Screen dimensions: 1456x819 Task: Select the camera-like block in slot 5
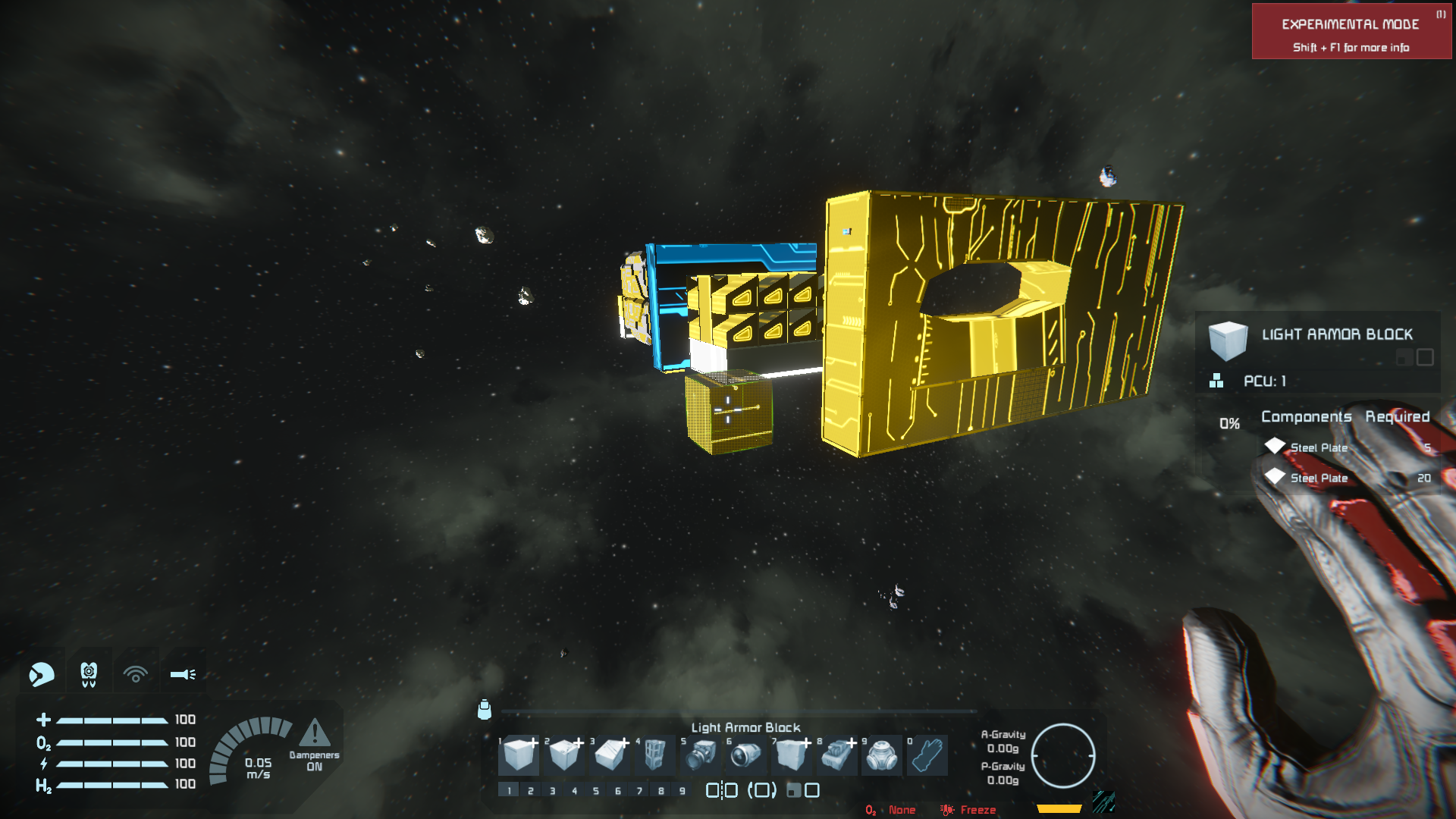701,755
